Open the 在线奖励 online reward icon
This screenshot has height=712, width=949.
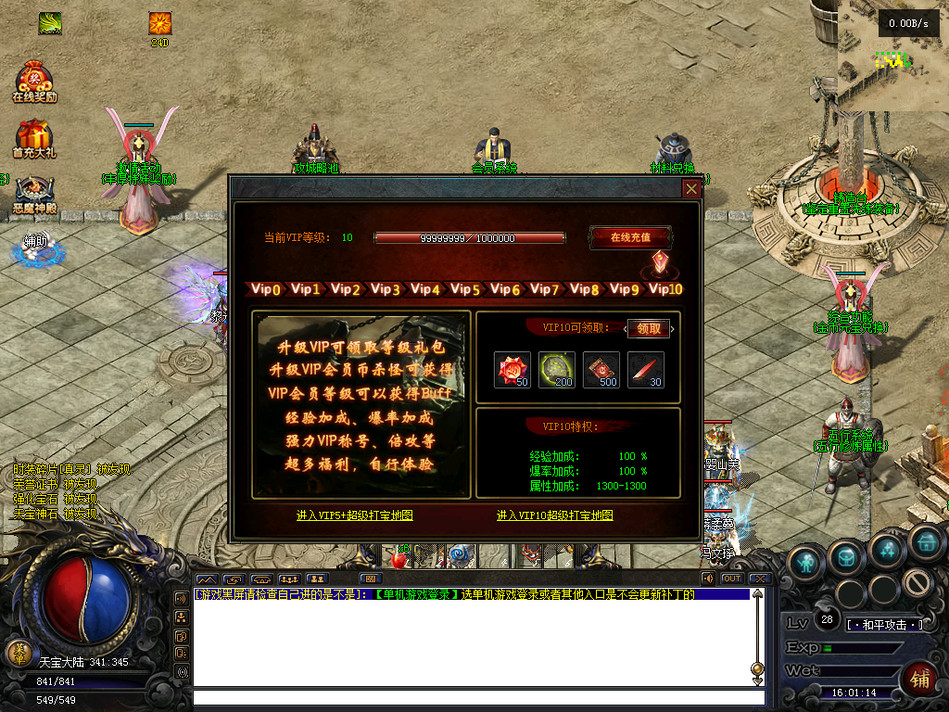[34, 82]
